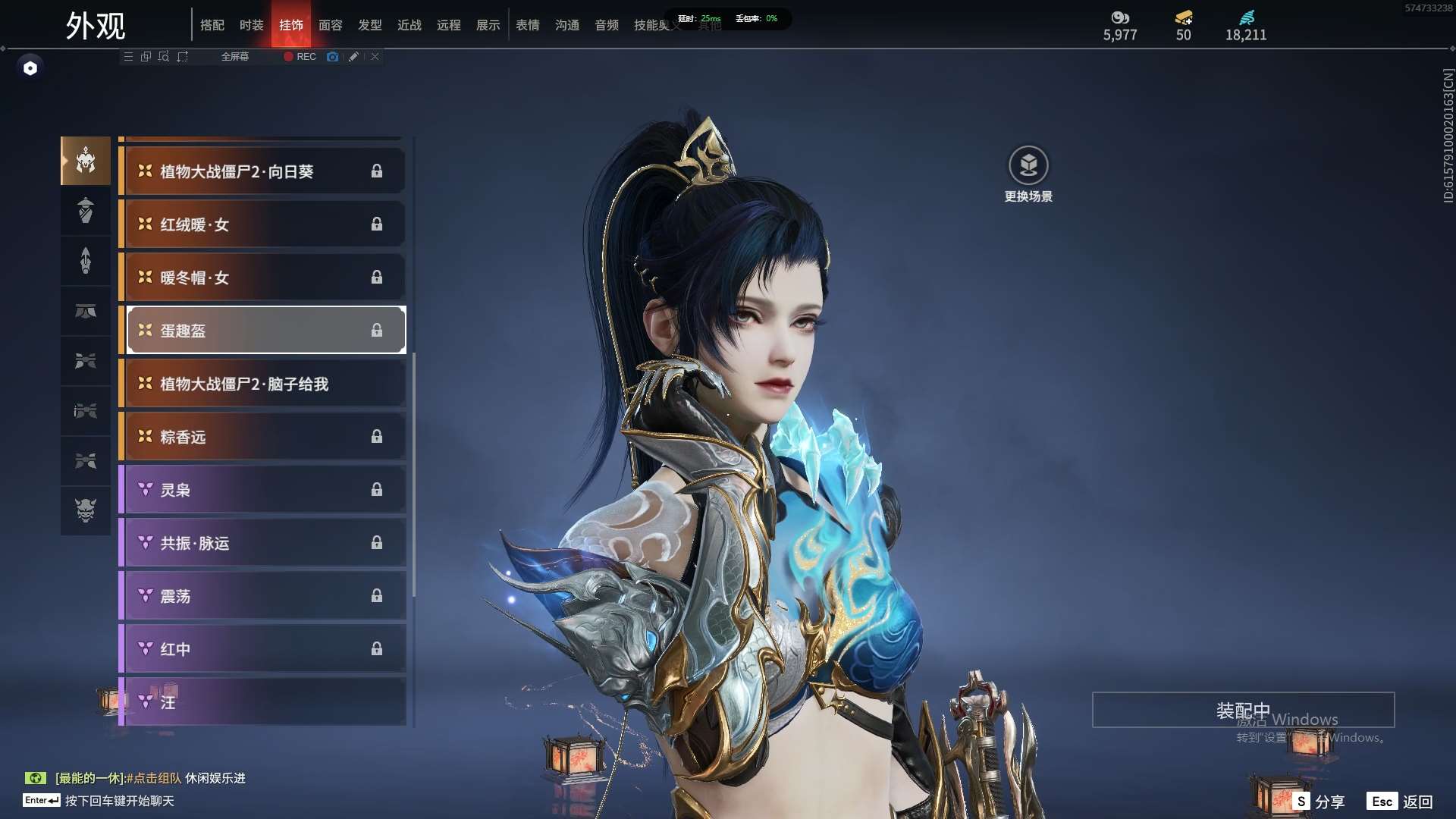This screenshot has height=819, width=1456.
Task: Select the 面容 tab
Action: 330,25
